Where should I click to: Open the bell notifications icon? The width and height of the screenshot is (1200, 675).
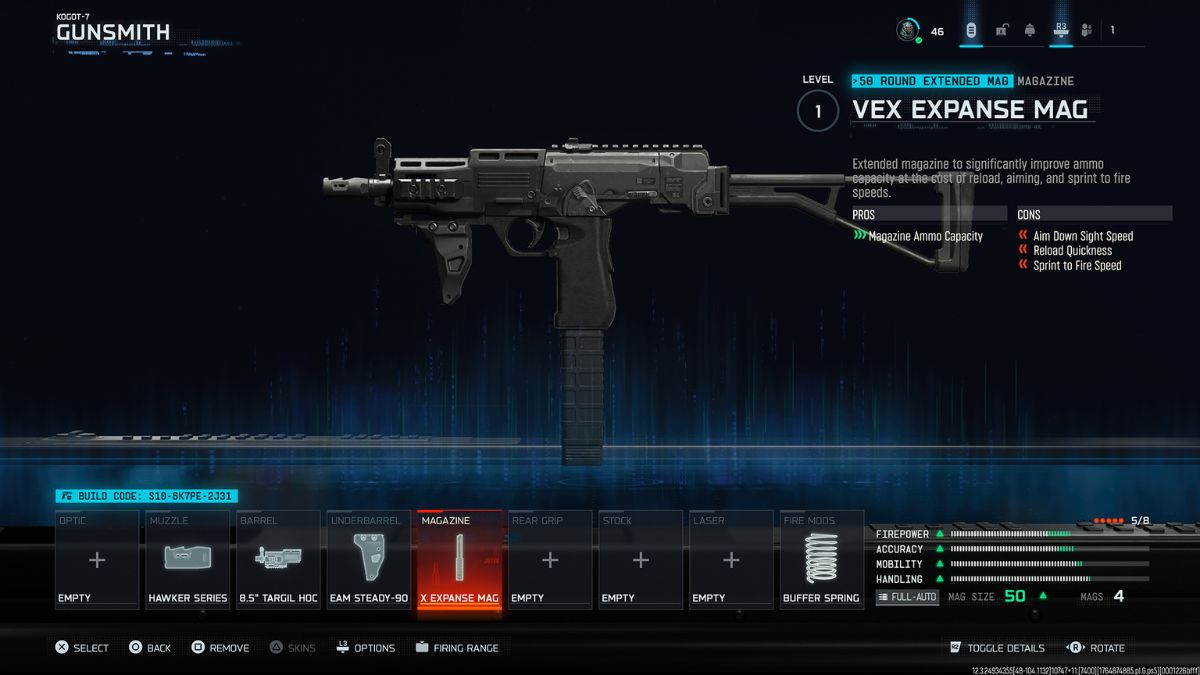pos(1030,30)
